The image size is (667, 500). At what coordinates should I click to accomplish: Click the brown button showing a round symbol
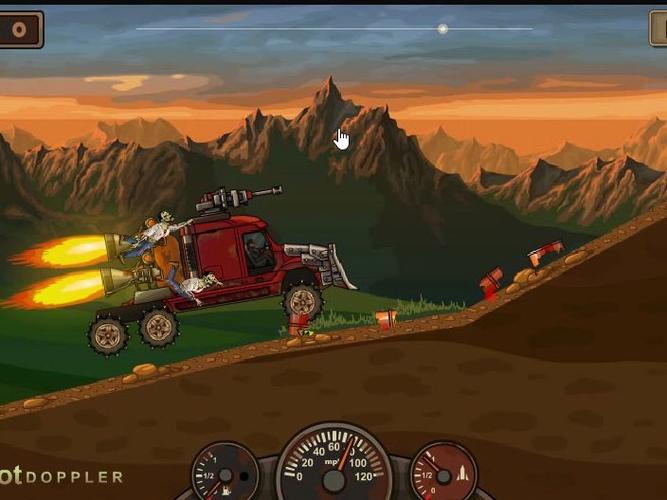point(19,29)
